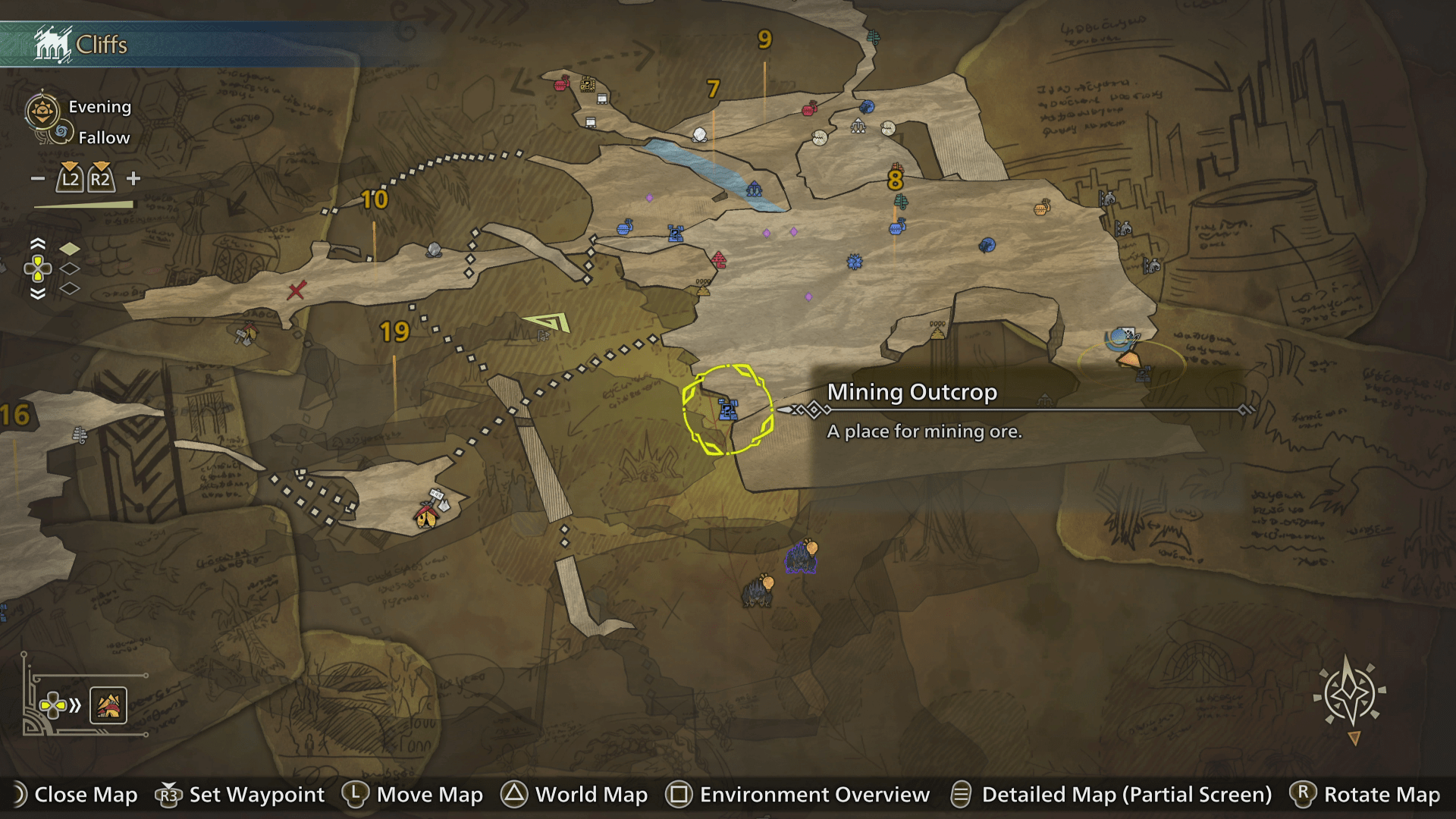Toggle the middle map filter diamond
This screenshot has height=819, width=1456.
(x=69, y=268)
